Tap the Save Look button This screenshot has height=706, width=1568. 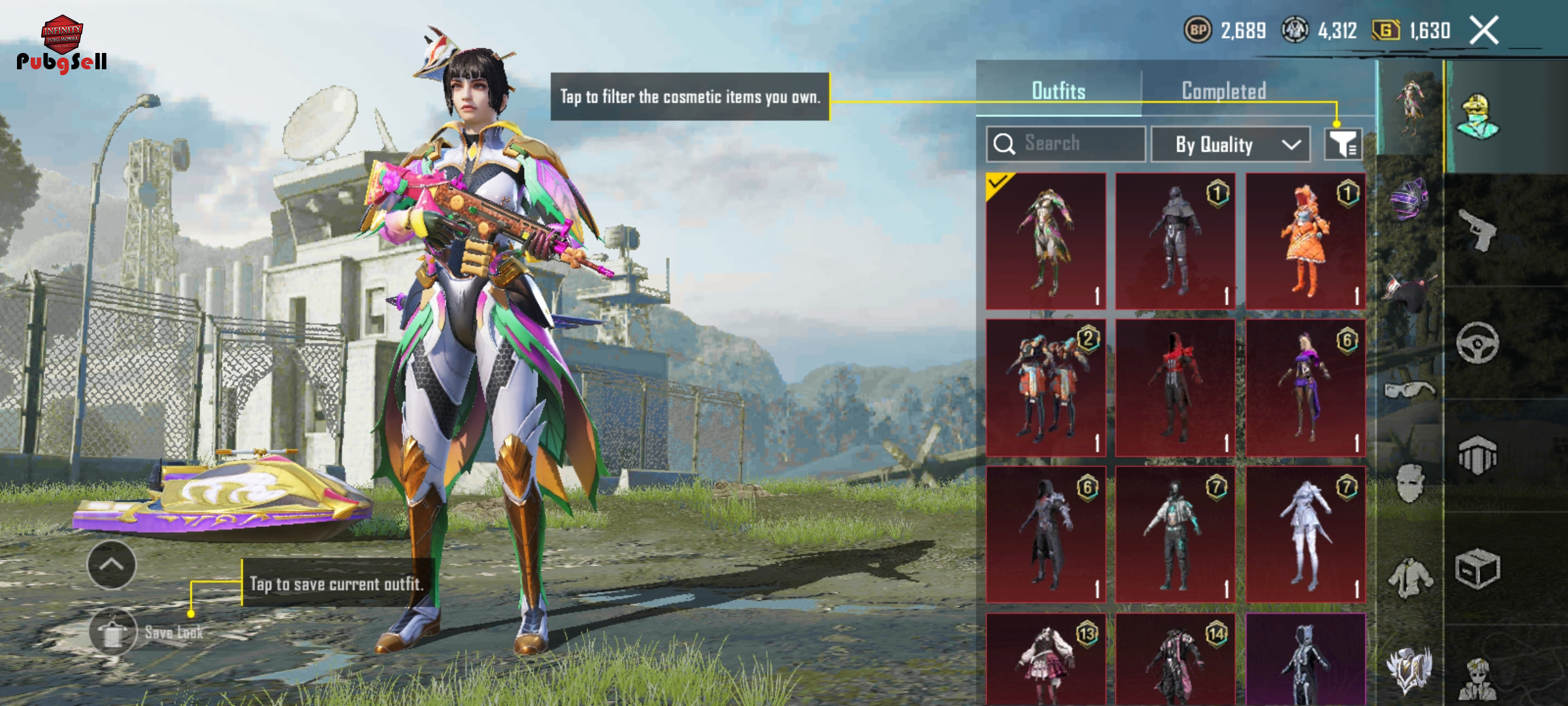pos(113,631)
